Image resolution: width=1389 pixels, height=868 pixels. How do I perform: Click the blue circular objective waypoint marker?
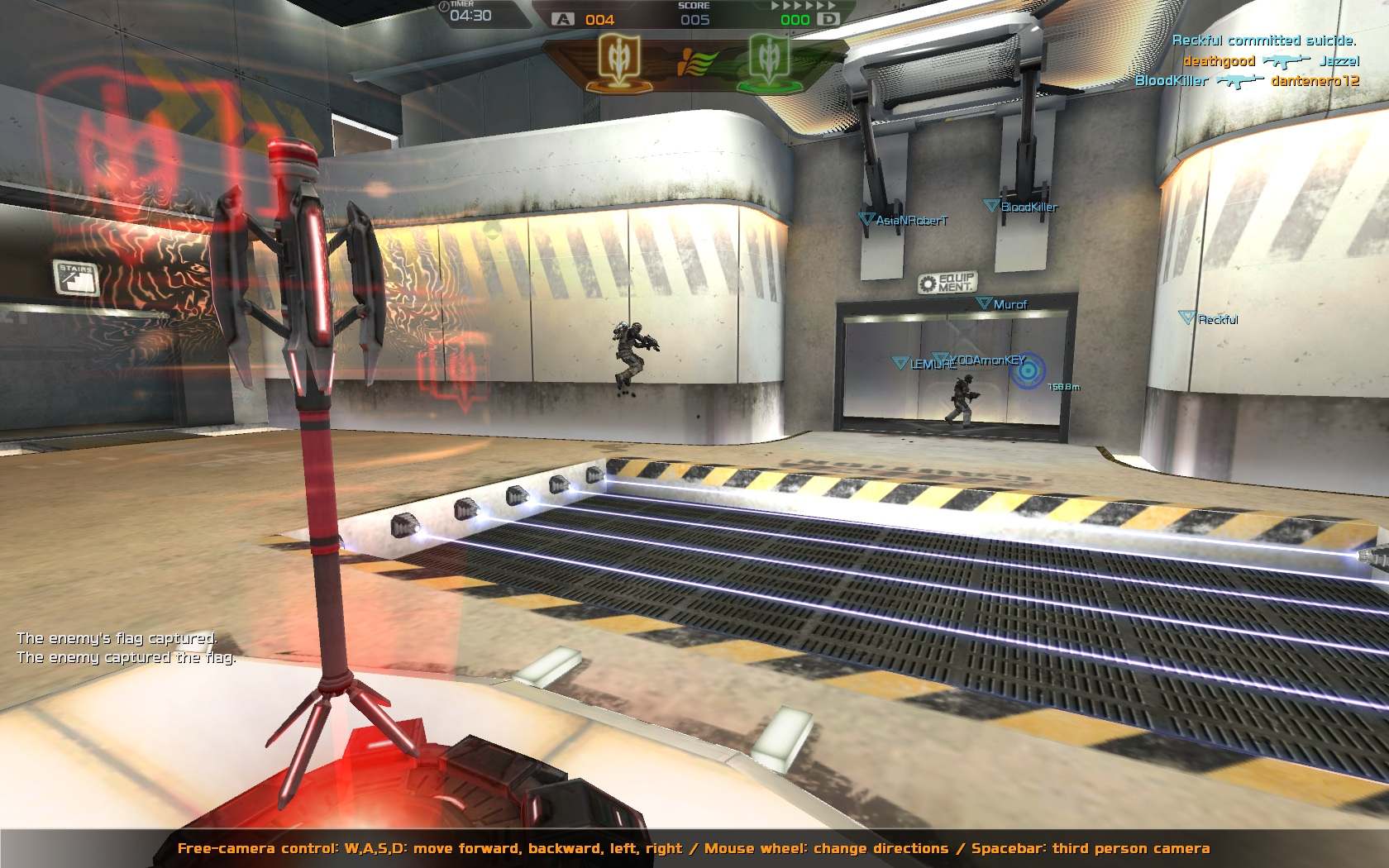pyautogui.click(x=1028, y=371)
